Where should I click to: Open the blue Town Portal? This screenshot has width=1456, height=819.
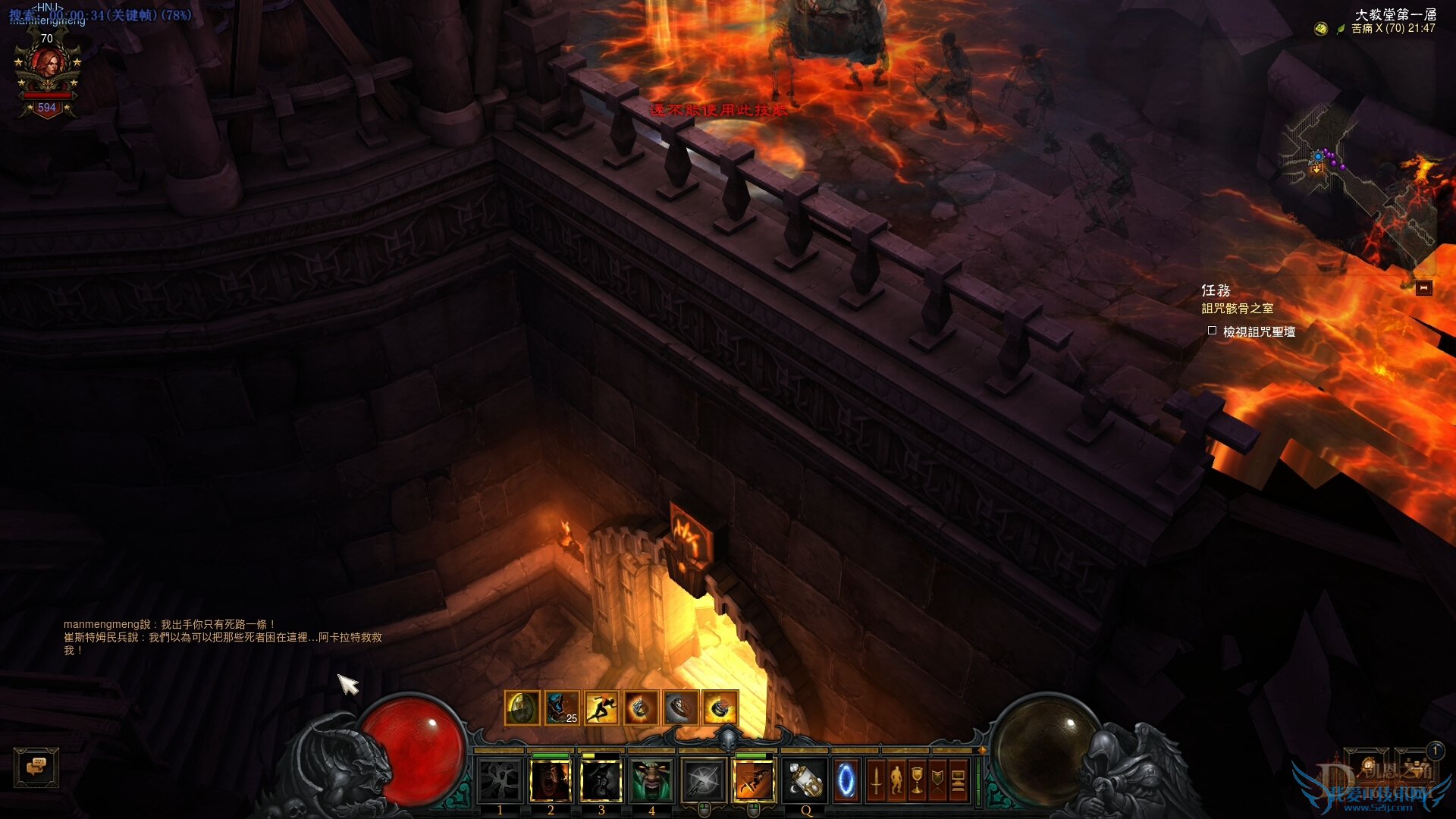[x=846, y=781]
